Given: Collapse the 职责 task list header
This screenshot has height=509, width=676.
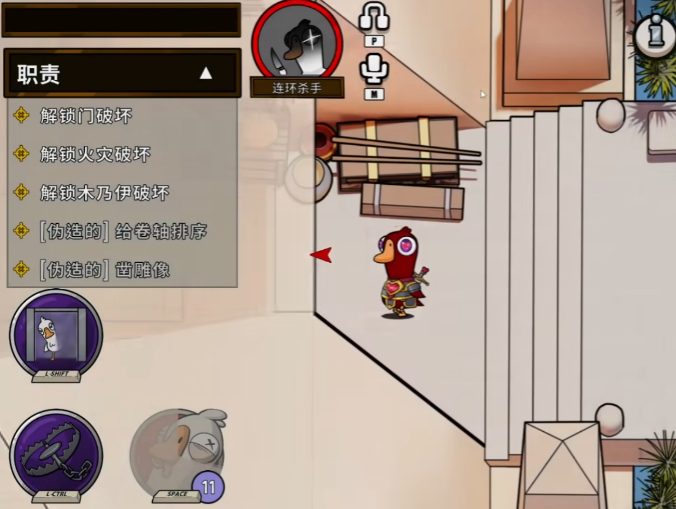Looking at the screenshot, I should pyautogui.click(x=205, y=73).
